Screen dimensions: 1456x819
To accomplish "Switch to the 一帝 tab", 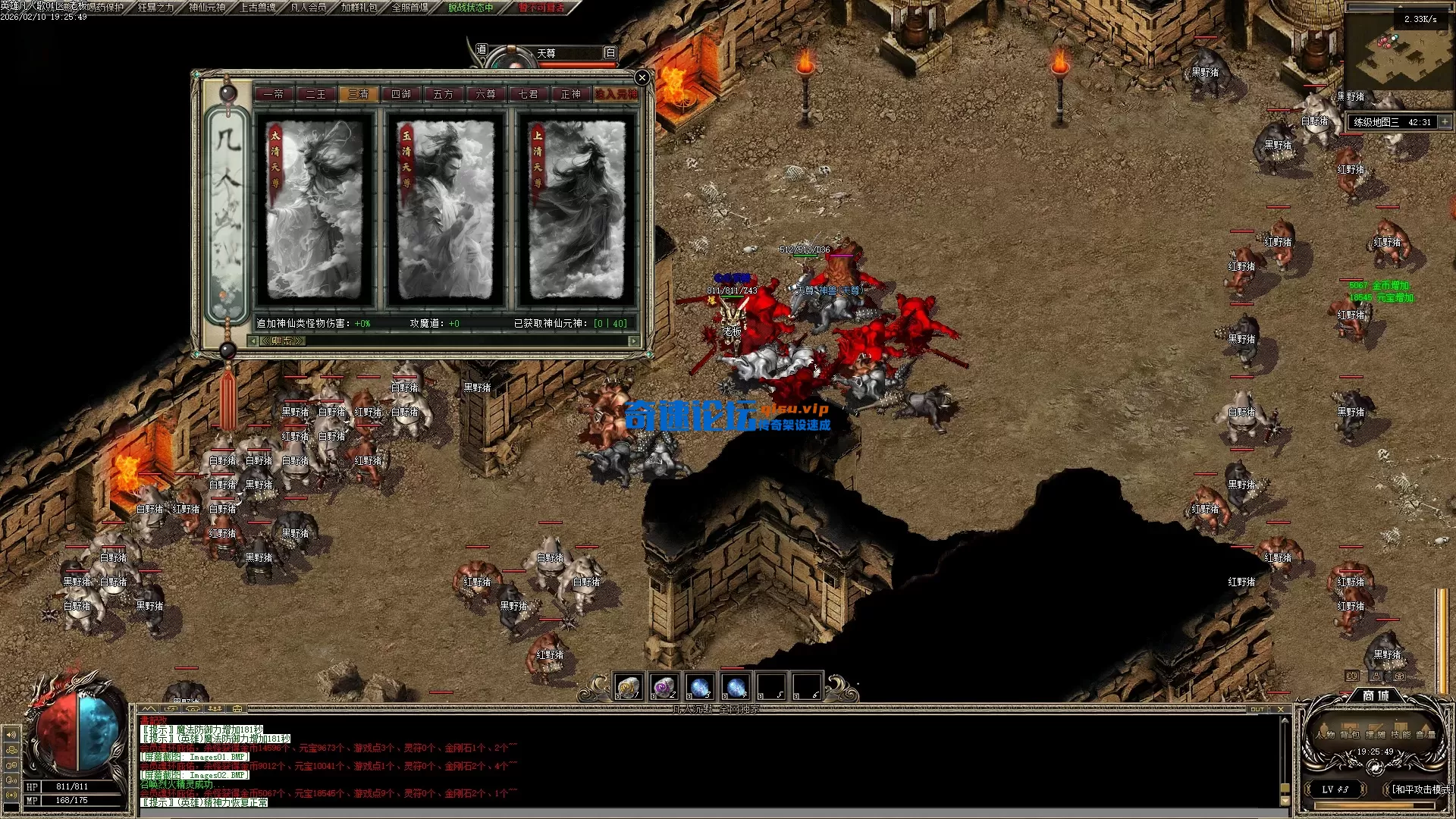I will (273, 94).
